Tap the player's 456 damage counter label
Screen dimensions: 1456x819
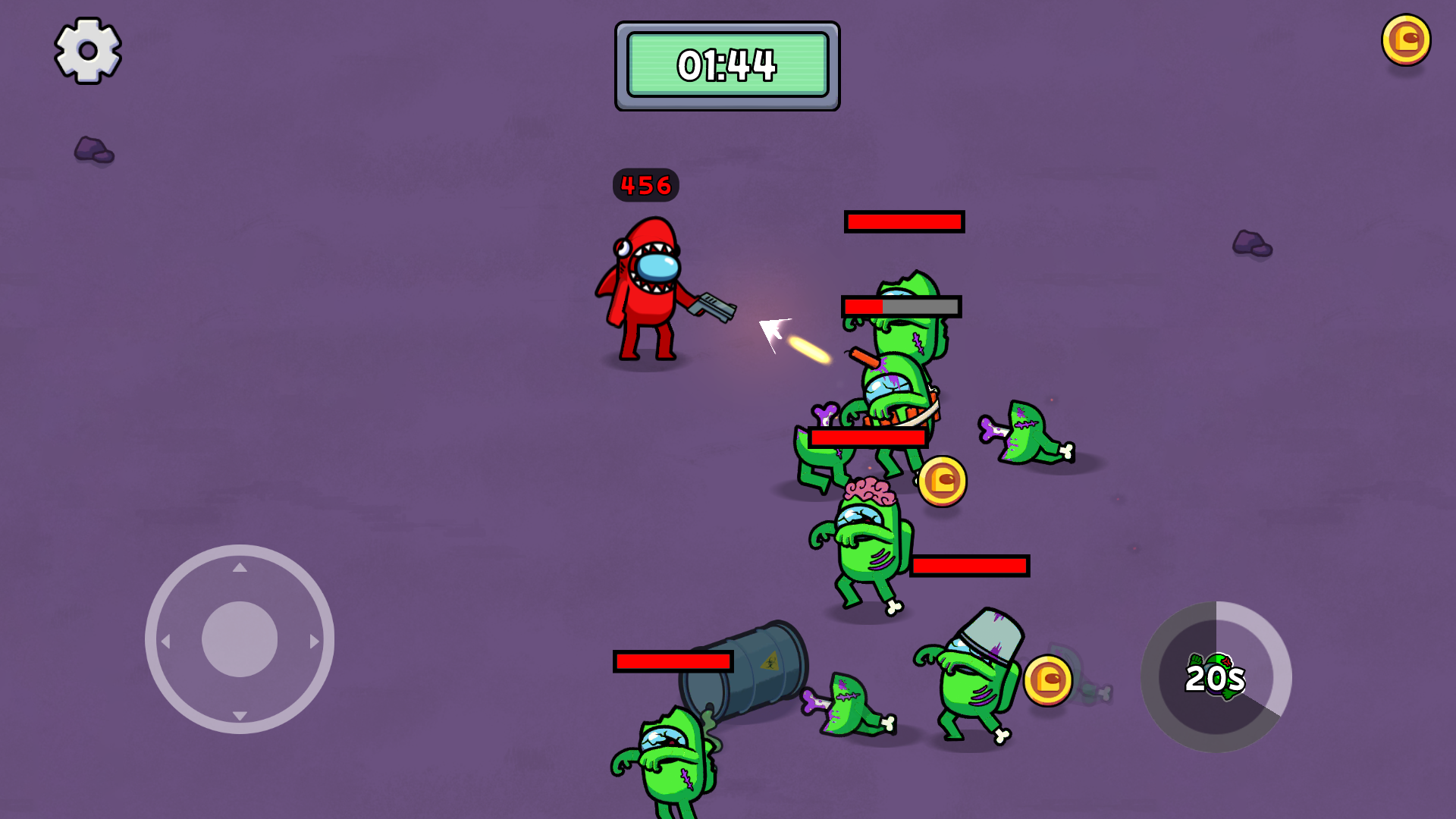645,184
